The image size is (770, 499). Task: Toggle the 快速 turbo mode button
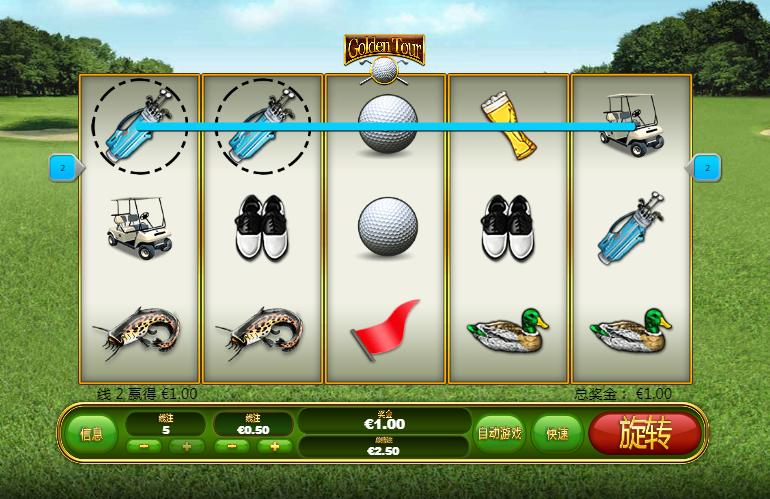tap(557, 434)
